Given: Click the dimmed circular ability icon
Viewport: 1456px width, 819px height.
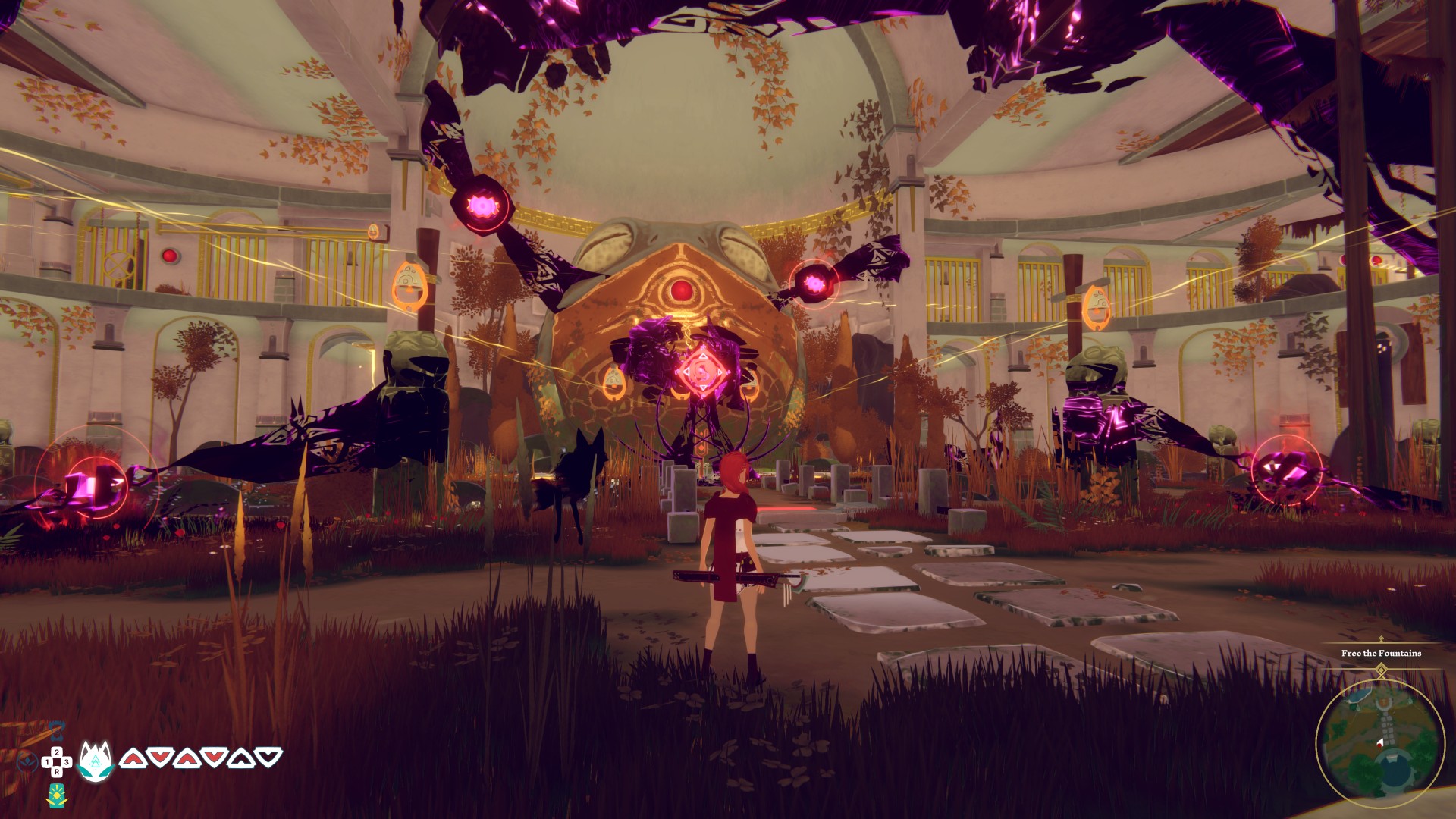Looking at the screenshot, I should click(x=27, y=760).
